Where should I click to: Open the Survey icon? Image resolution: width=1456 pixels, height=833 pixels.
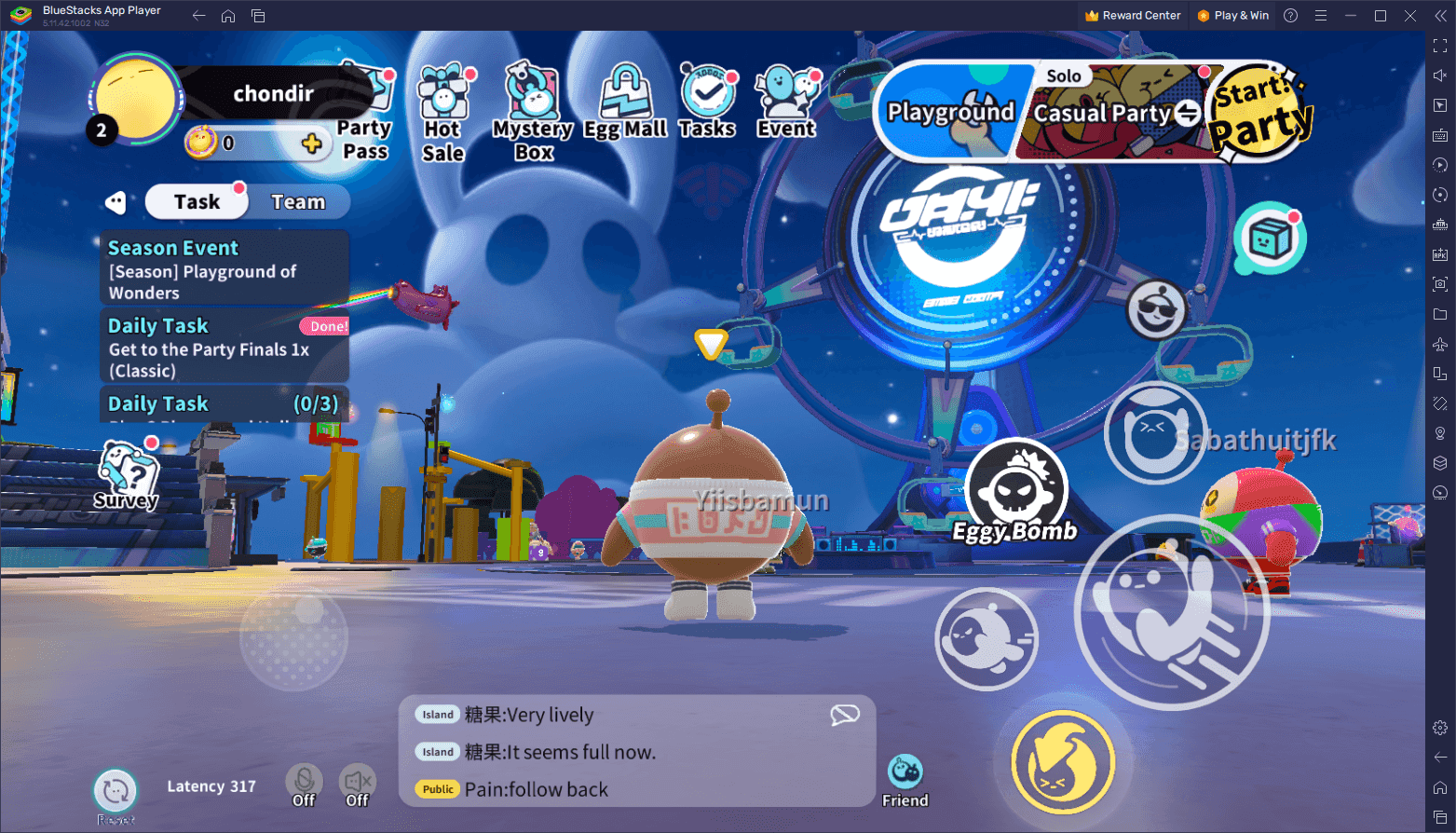[x=128, y=473]
